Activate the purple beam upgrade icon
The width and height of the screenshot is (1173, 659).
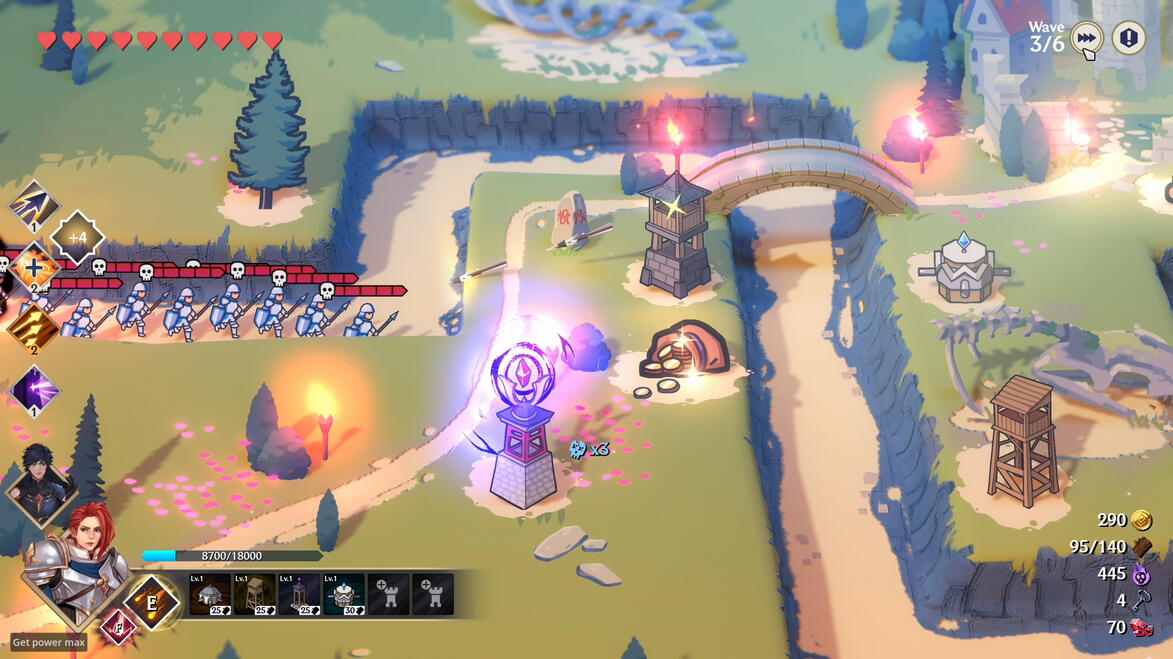[33, 389]
